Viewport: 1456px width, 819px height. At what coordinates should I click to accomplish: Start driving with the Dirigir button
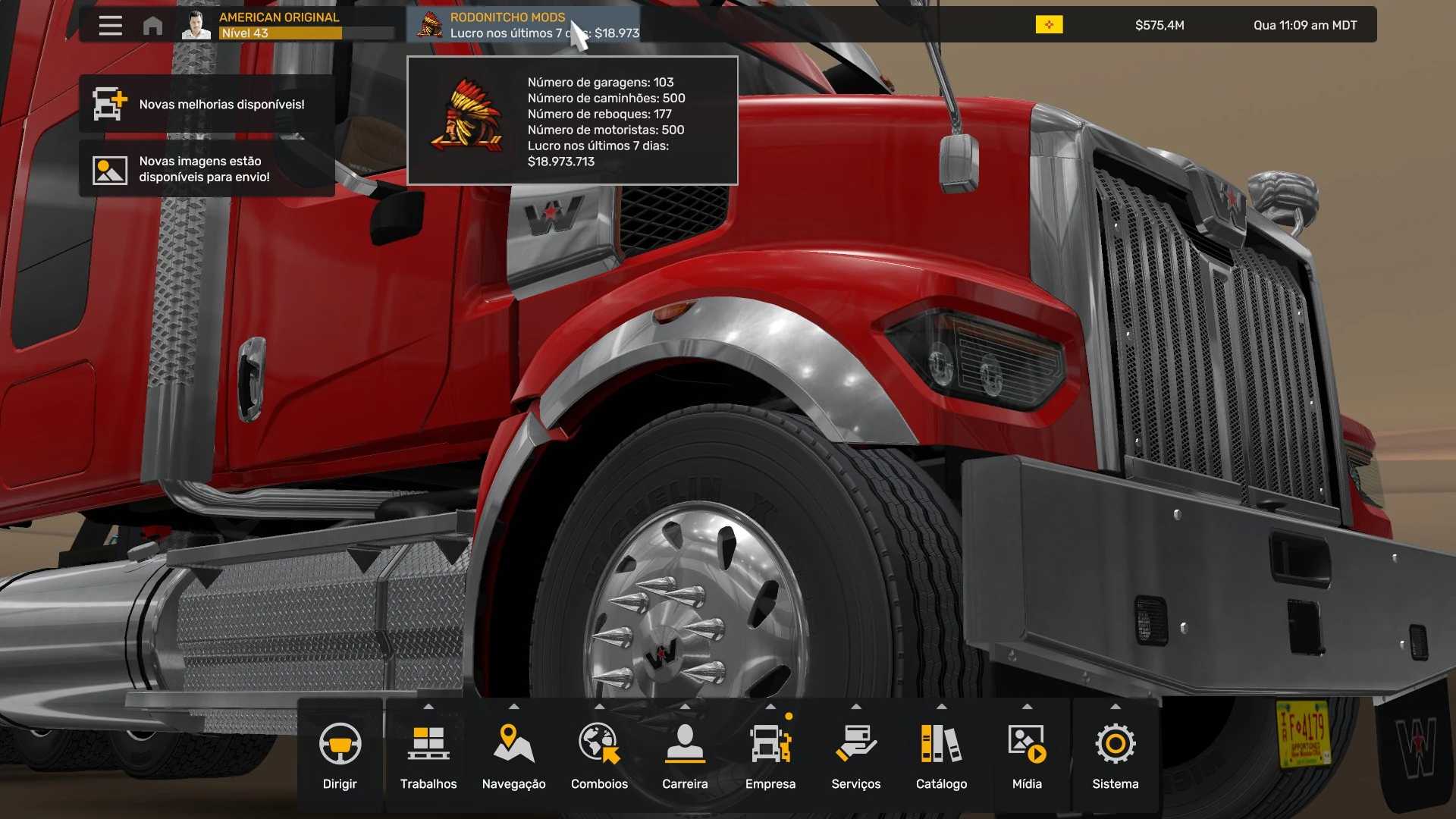point(340,755)
